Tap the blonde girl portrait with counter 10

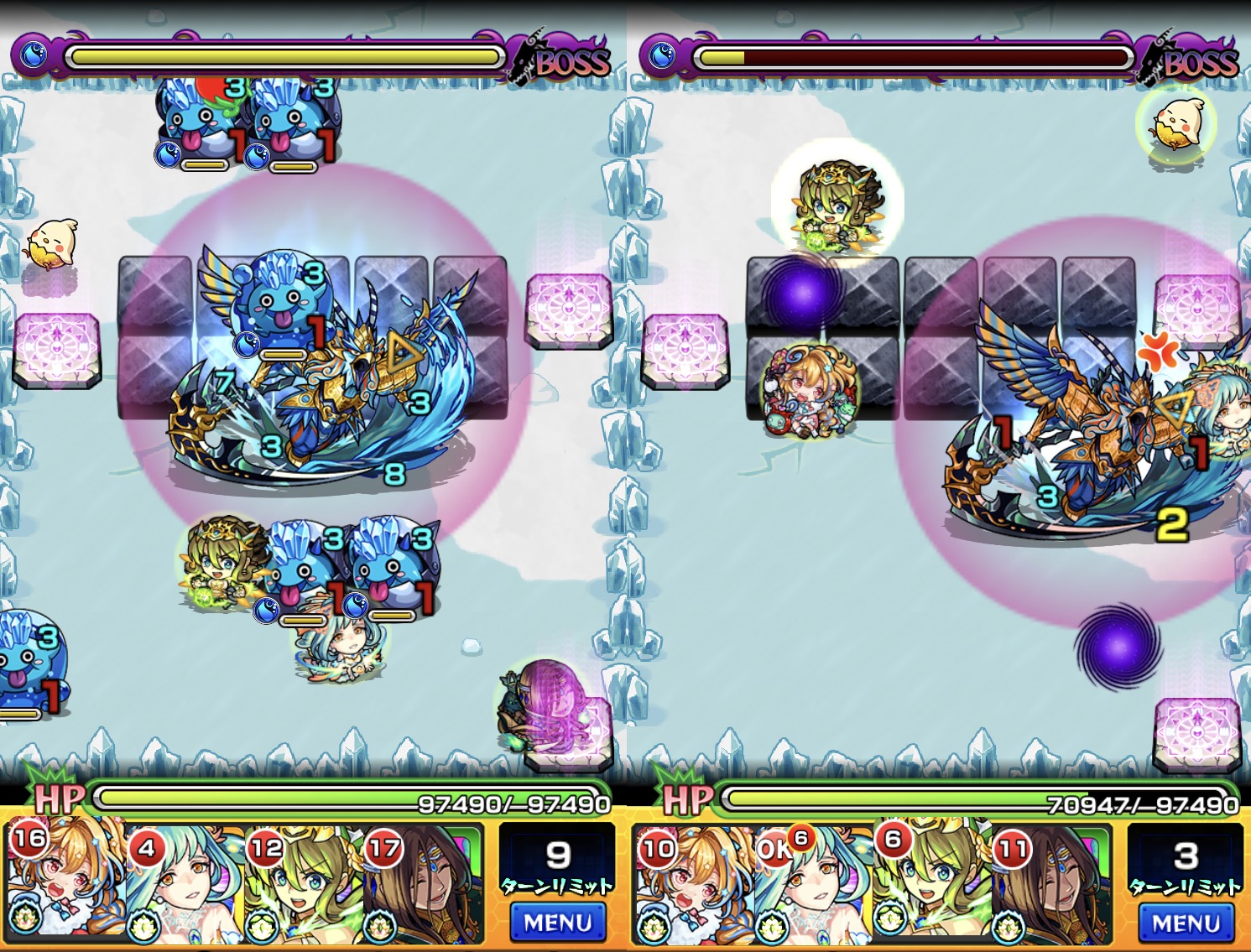tap(693, 882)
